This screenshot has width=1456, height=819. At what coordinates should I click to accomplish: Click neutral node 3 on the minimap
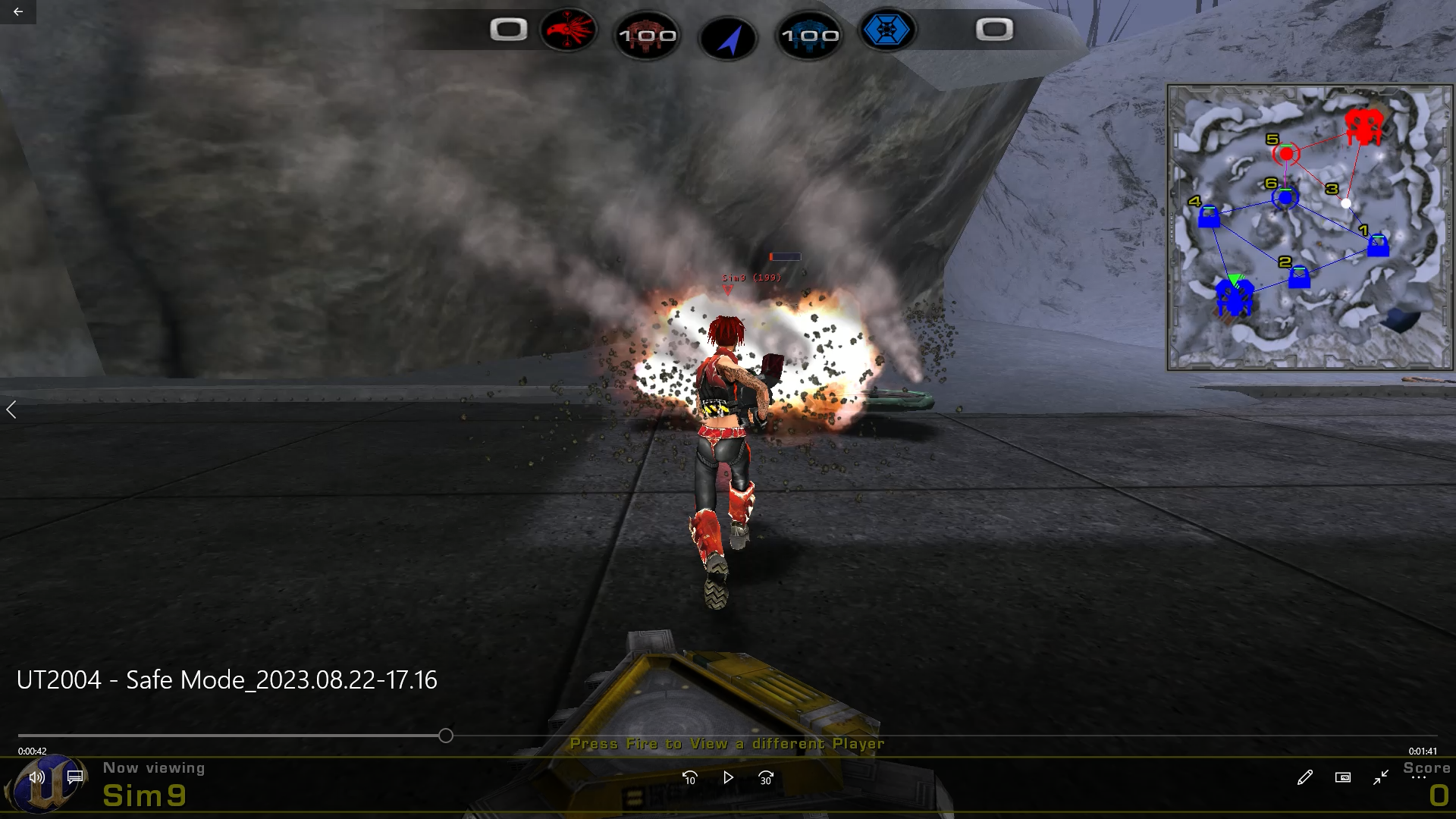click(x=1345, y=202)
